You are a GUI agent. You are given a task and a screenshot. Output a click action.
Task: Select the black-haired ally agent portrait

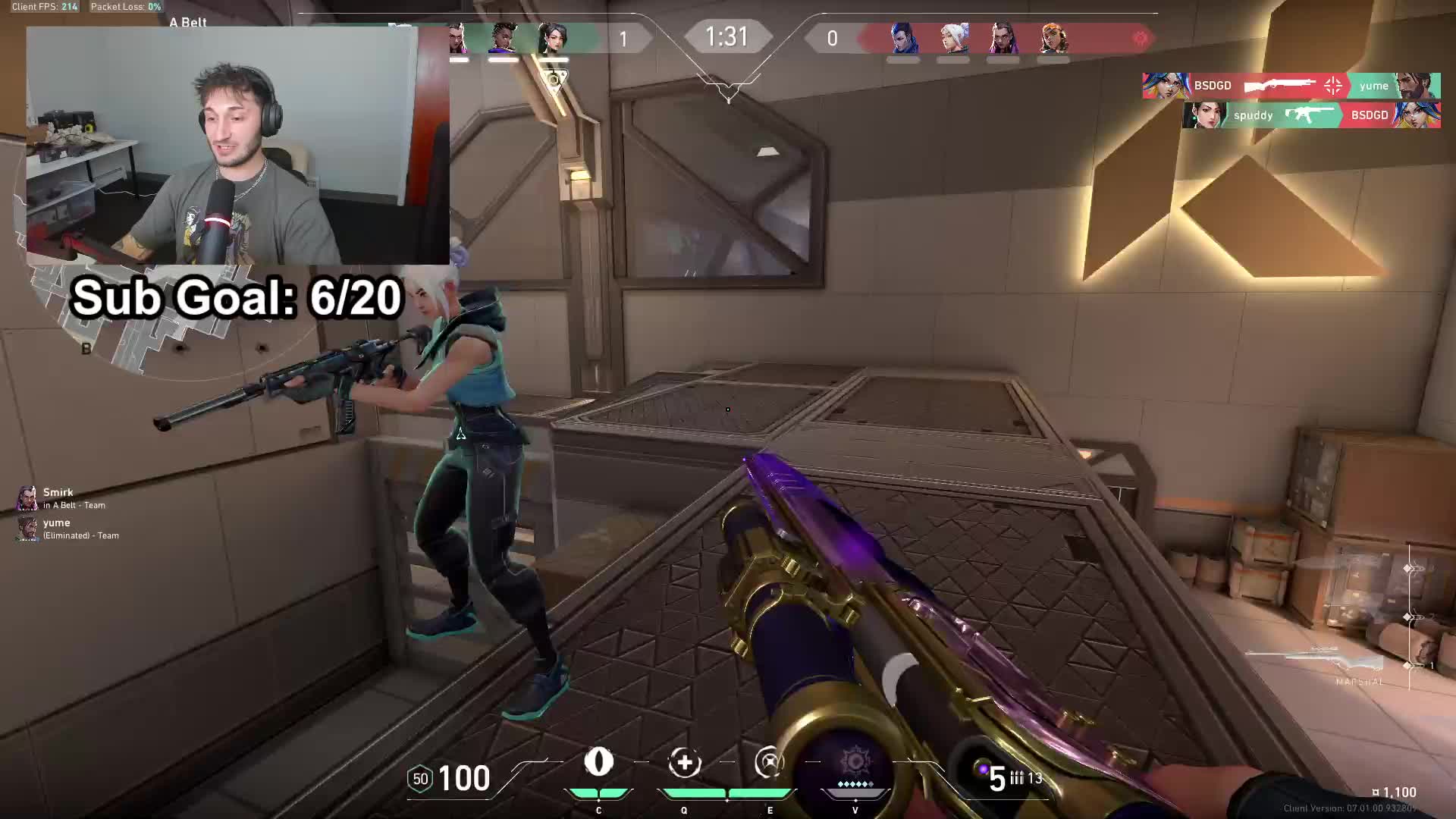tap(554, 38)
